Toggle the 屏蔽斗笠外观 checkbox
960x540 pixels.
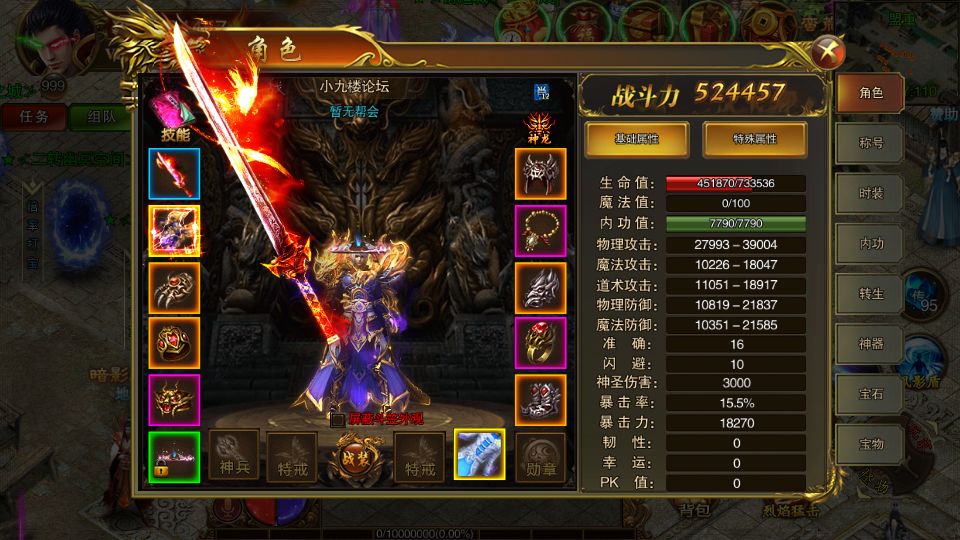[x=338, y=419]
